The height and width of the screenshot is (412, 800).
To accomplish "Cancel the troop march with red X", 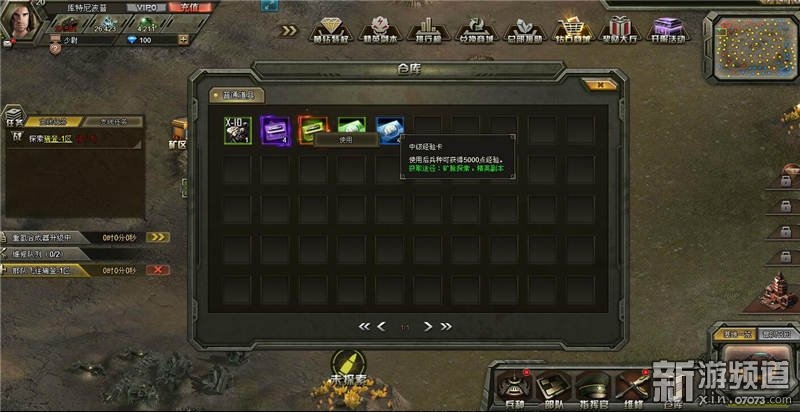I will tap(158, 270).
